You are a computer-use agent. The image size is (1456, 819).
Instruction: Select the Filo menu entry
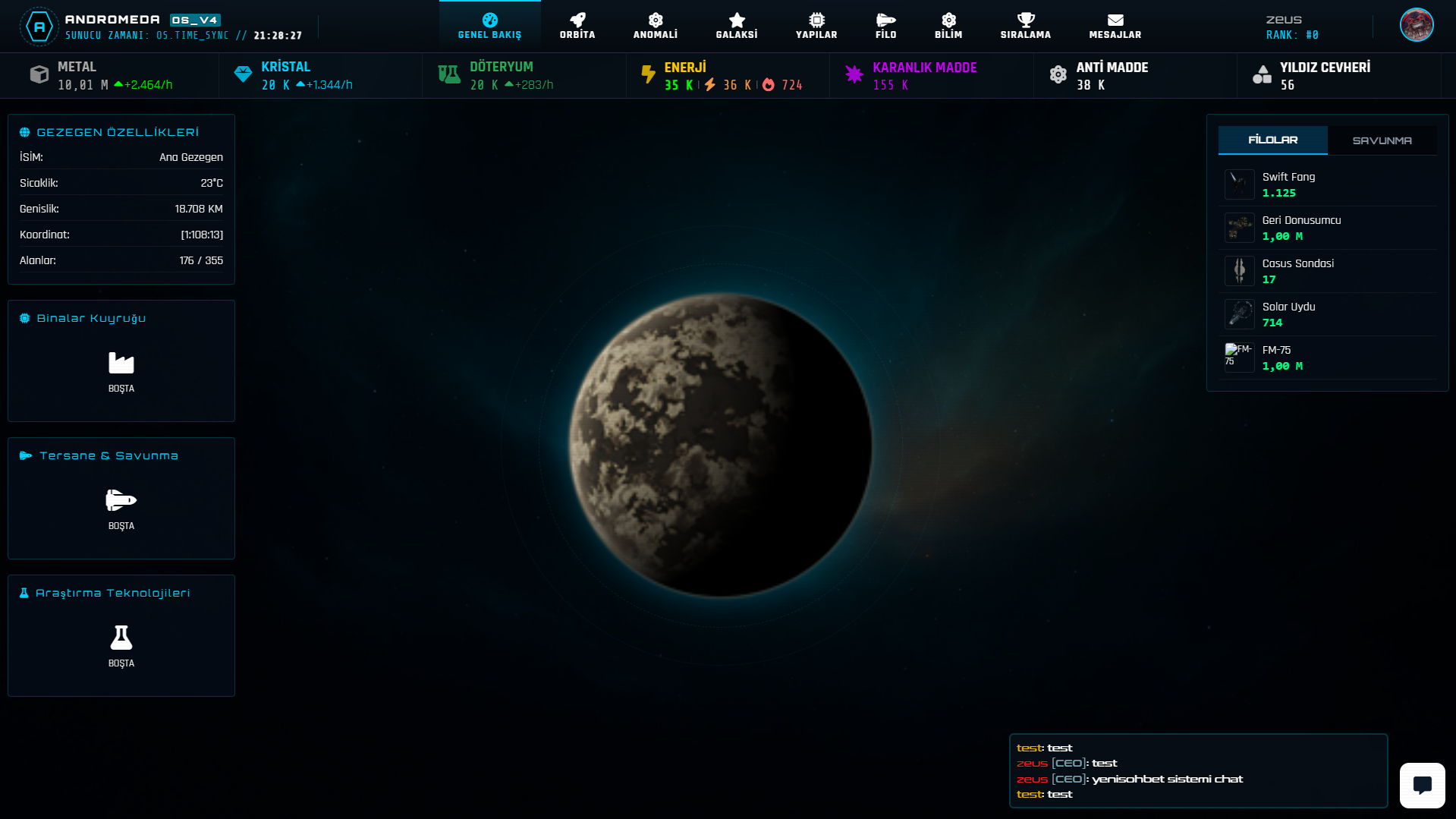(885, 26)
